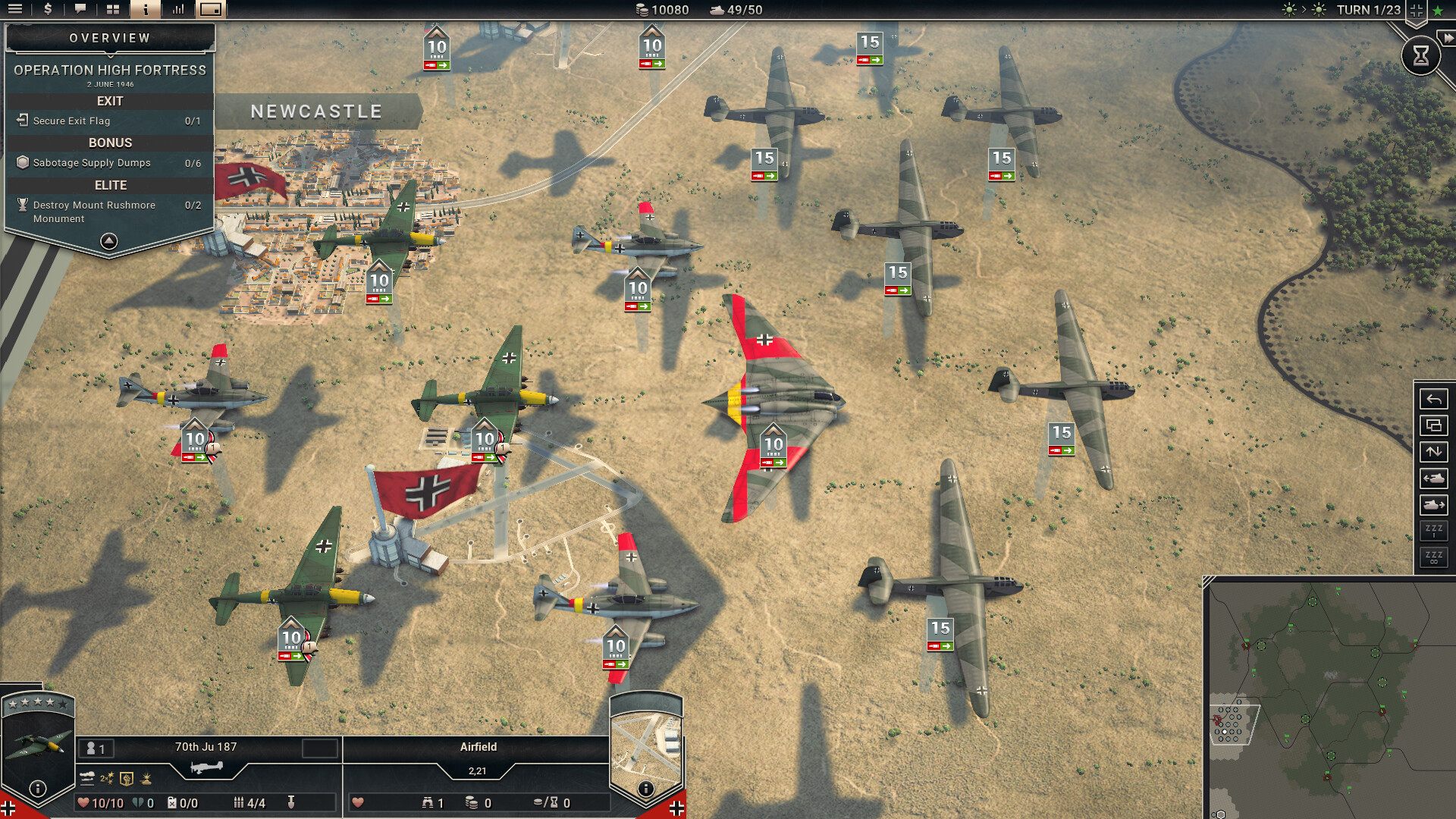Collapse the Operation High Fortress objectives panel
The width and height of the screenshot is (1456, 819).
point(111,241)
